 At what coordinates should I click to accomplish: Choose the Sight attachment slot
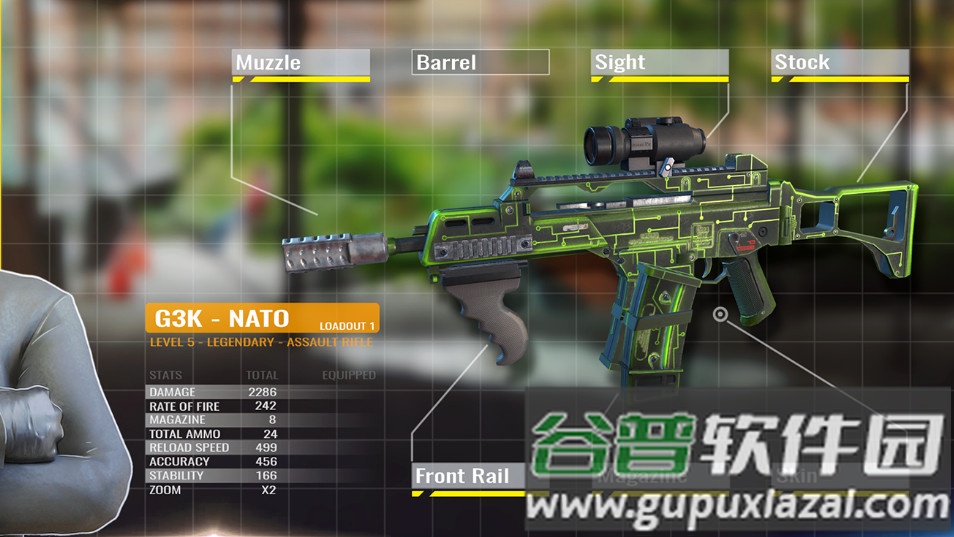659,63
